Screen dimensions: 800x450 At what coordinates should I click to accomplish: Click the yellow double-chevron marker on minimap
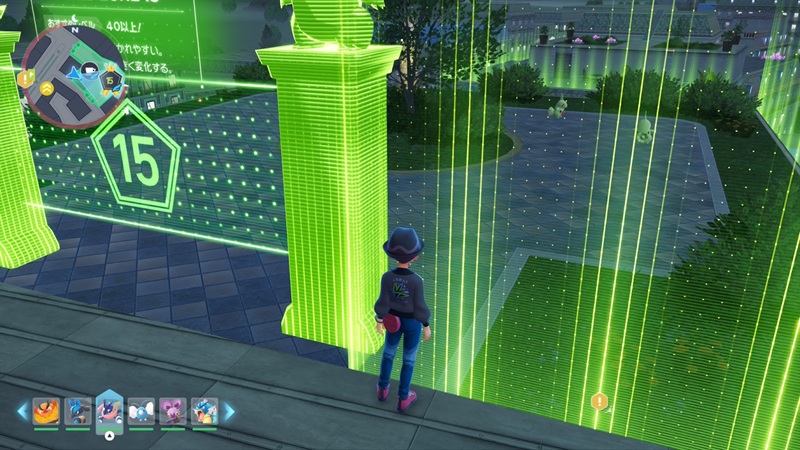click(x=48, y=89)
